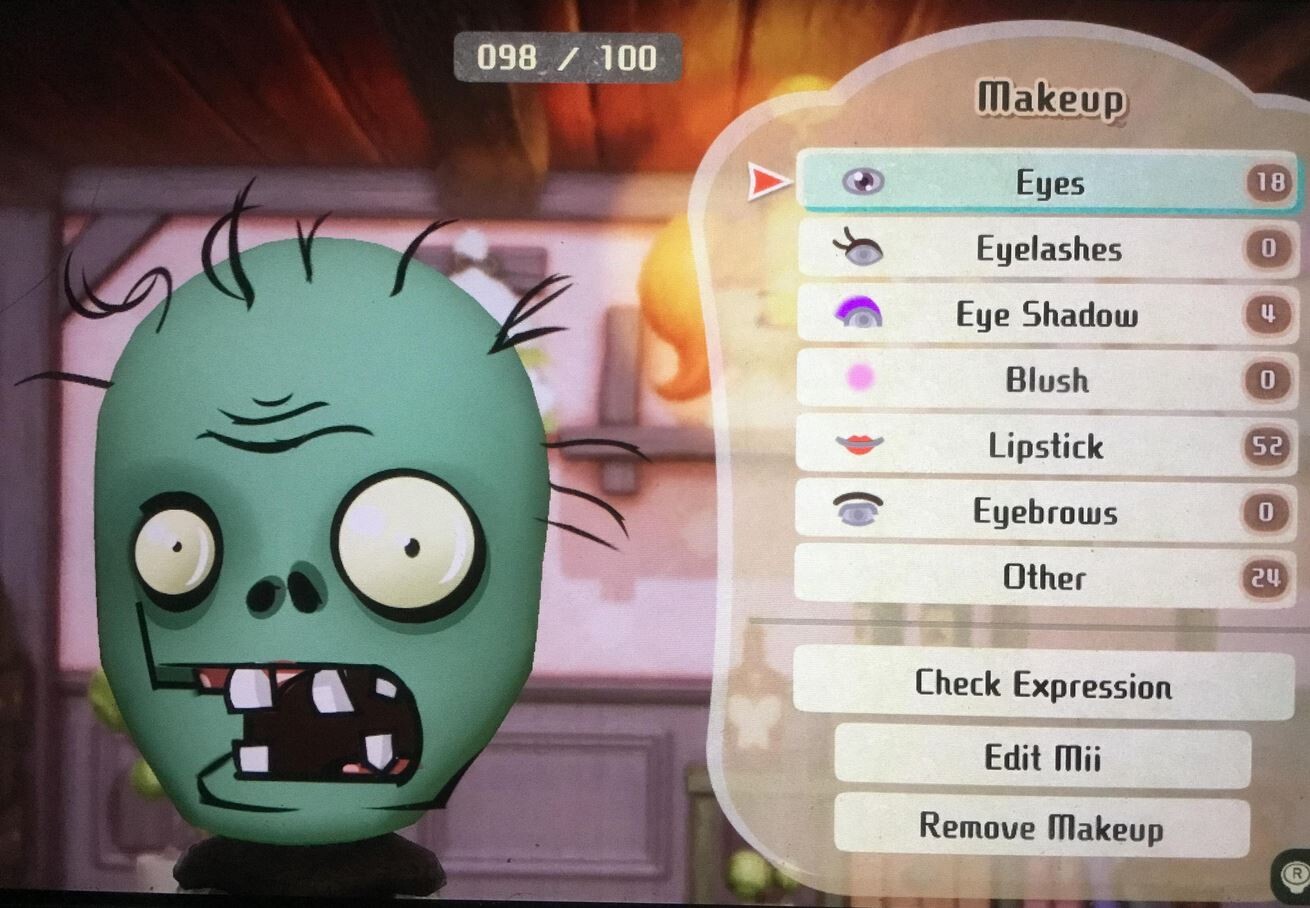
Task: Click the red arrow selection marker
Action: [x=766, y=183]
